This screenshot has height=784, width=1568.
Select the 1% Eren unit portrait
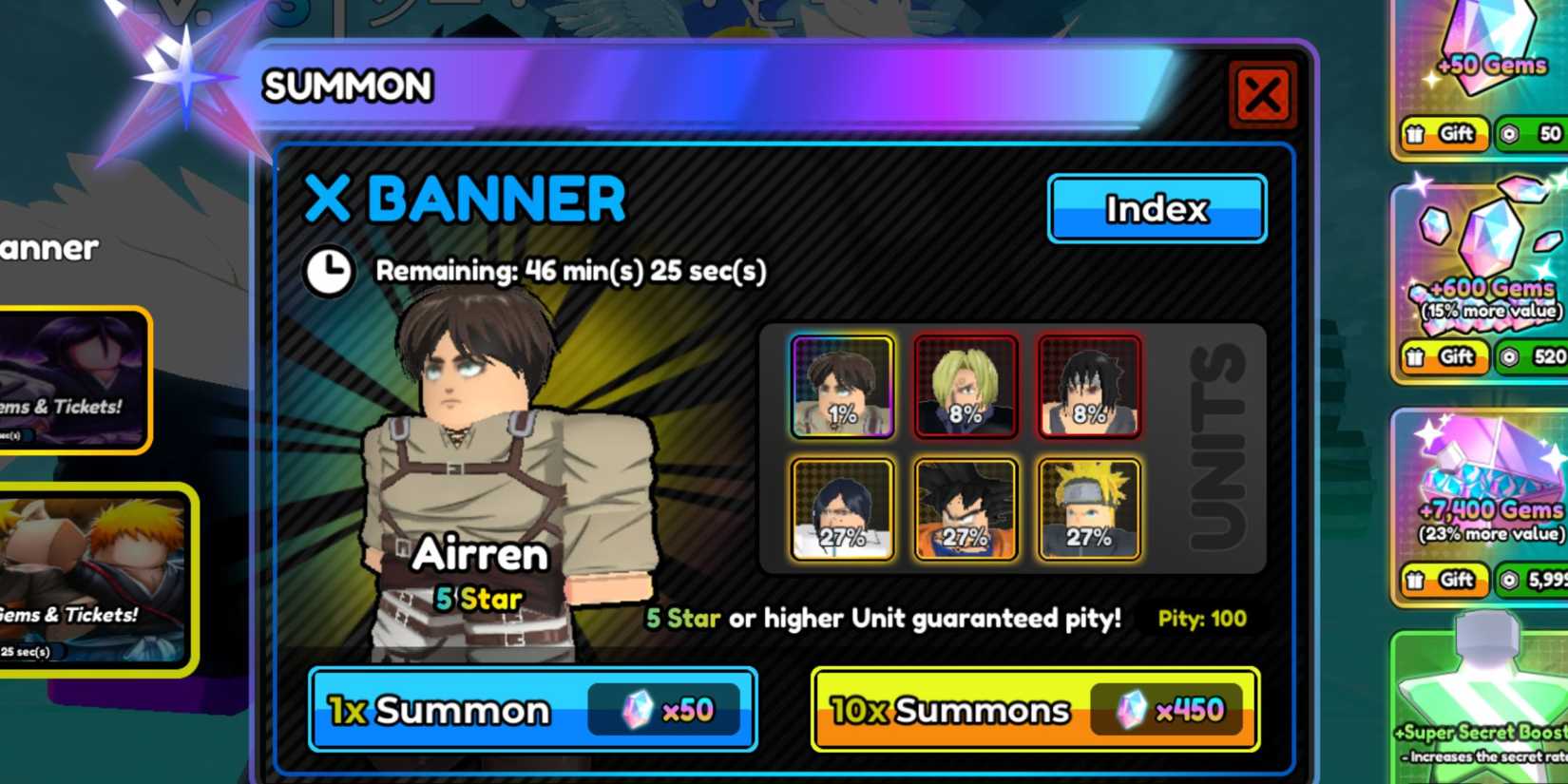click(840, 385)
